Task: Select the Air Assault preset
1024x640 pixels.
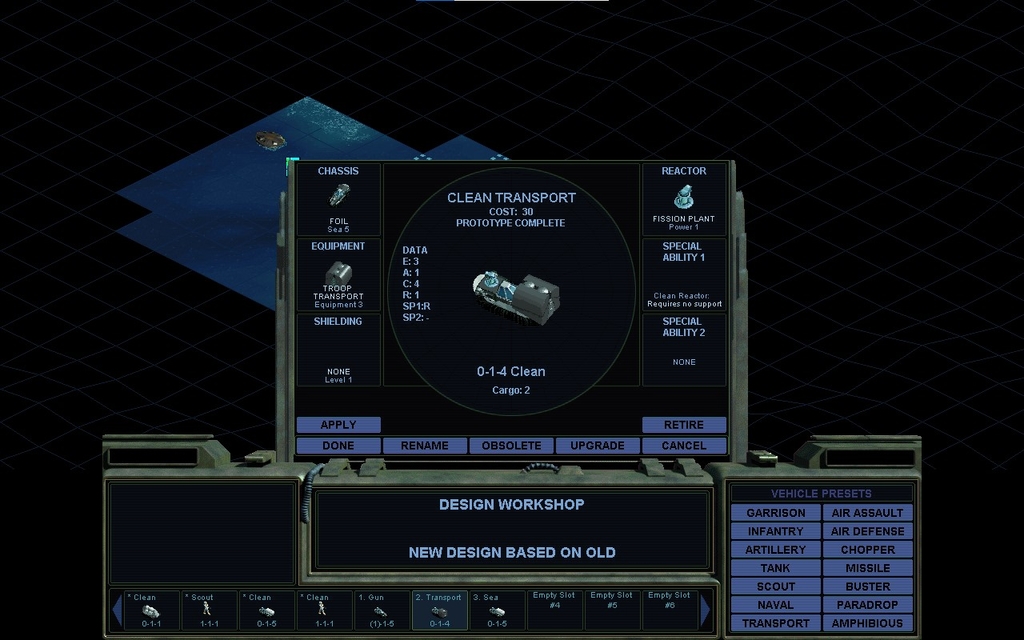Action: click(x=867, y=513)
